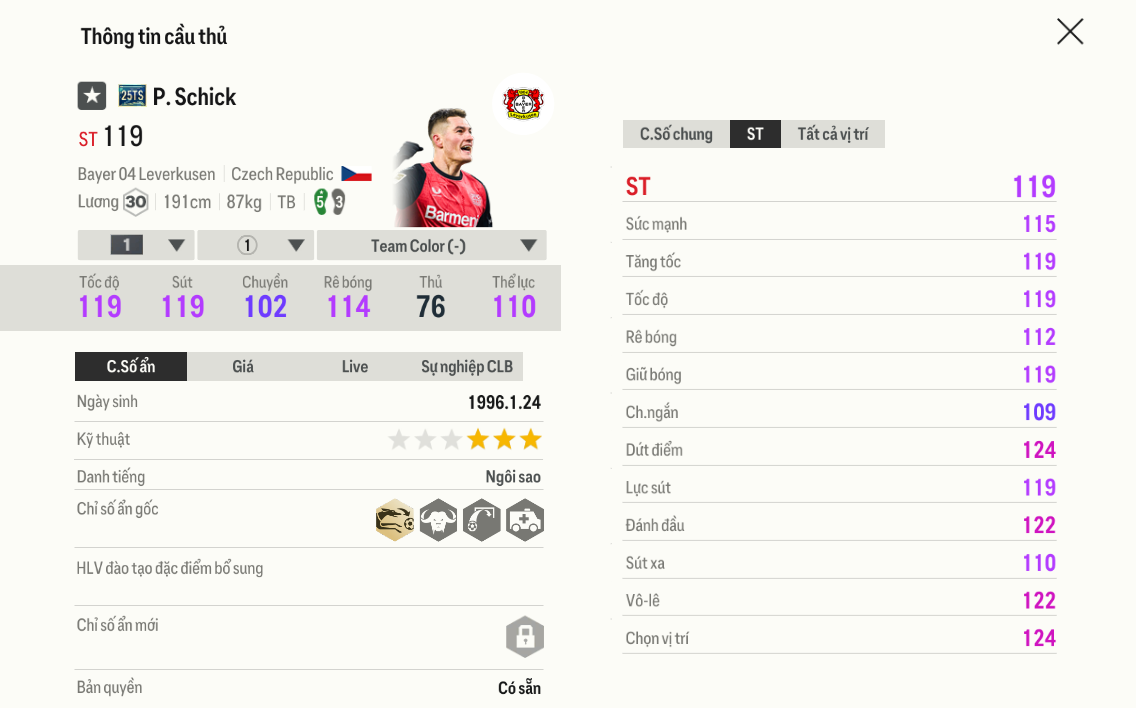Open the C.Số ẩn tab
Viewport: 1136px width, 708px height.
131,367
